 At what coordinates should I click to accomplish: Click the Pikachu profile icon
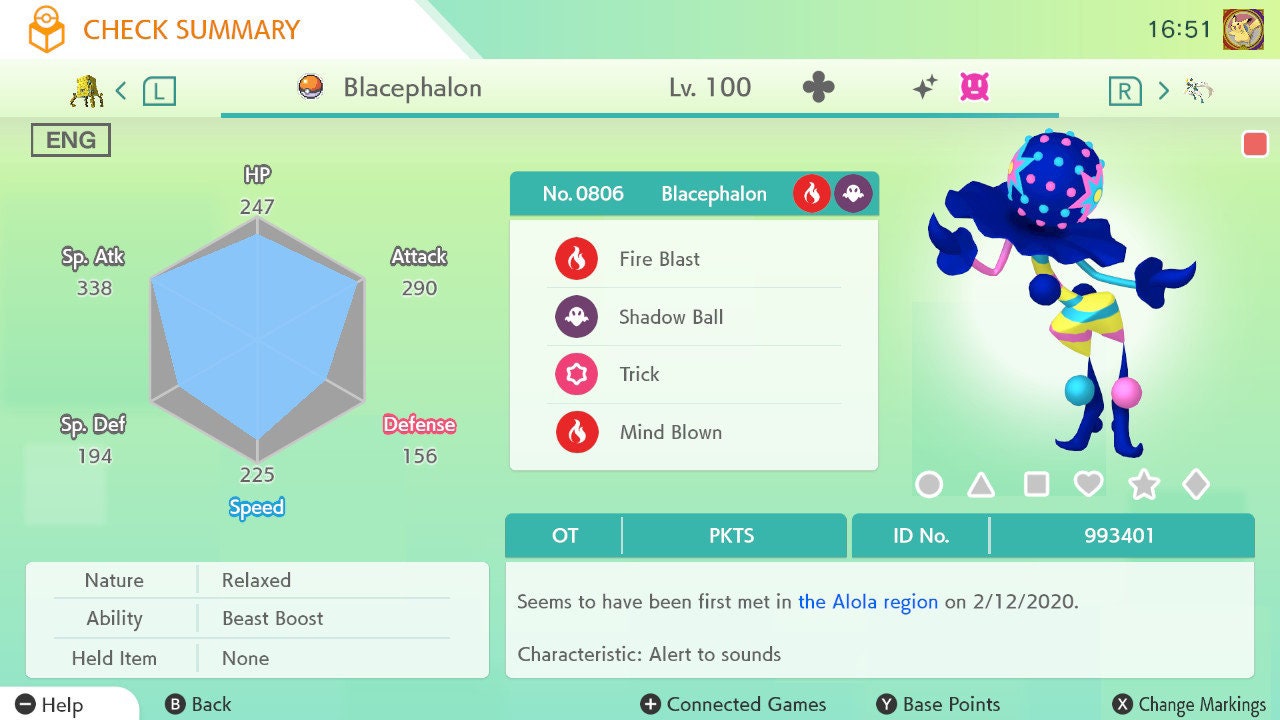(1243, 29)
